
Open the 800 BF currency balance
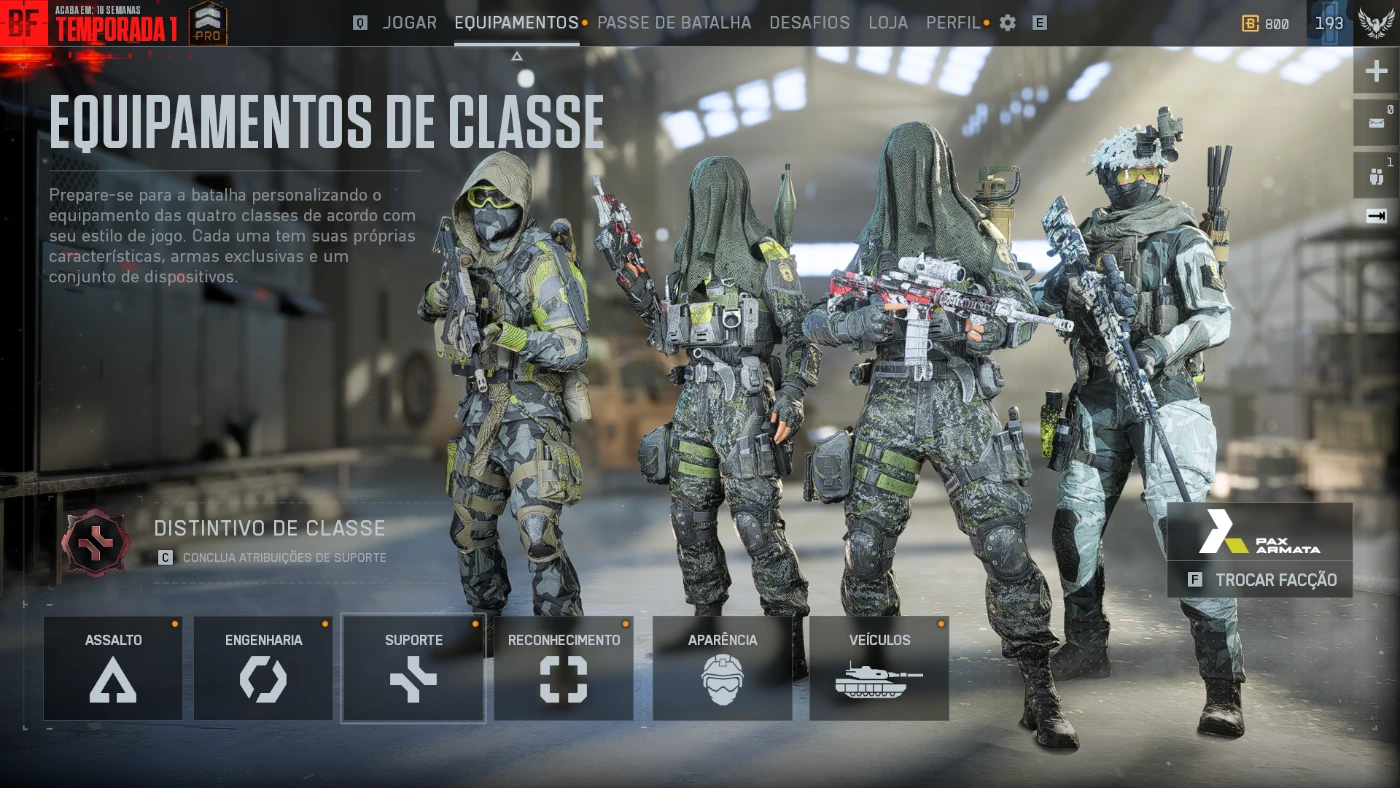coord(1266,24)
